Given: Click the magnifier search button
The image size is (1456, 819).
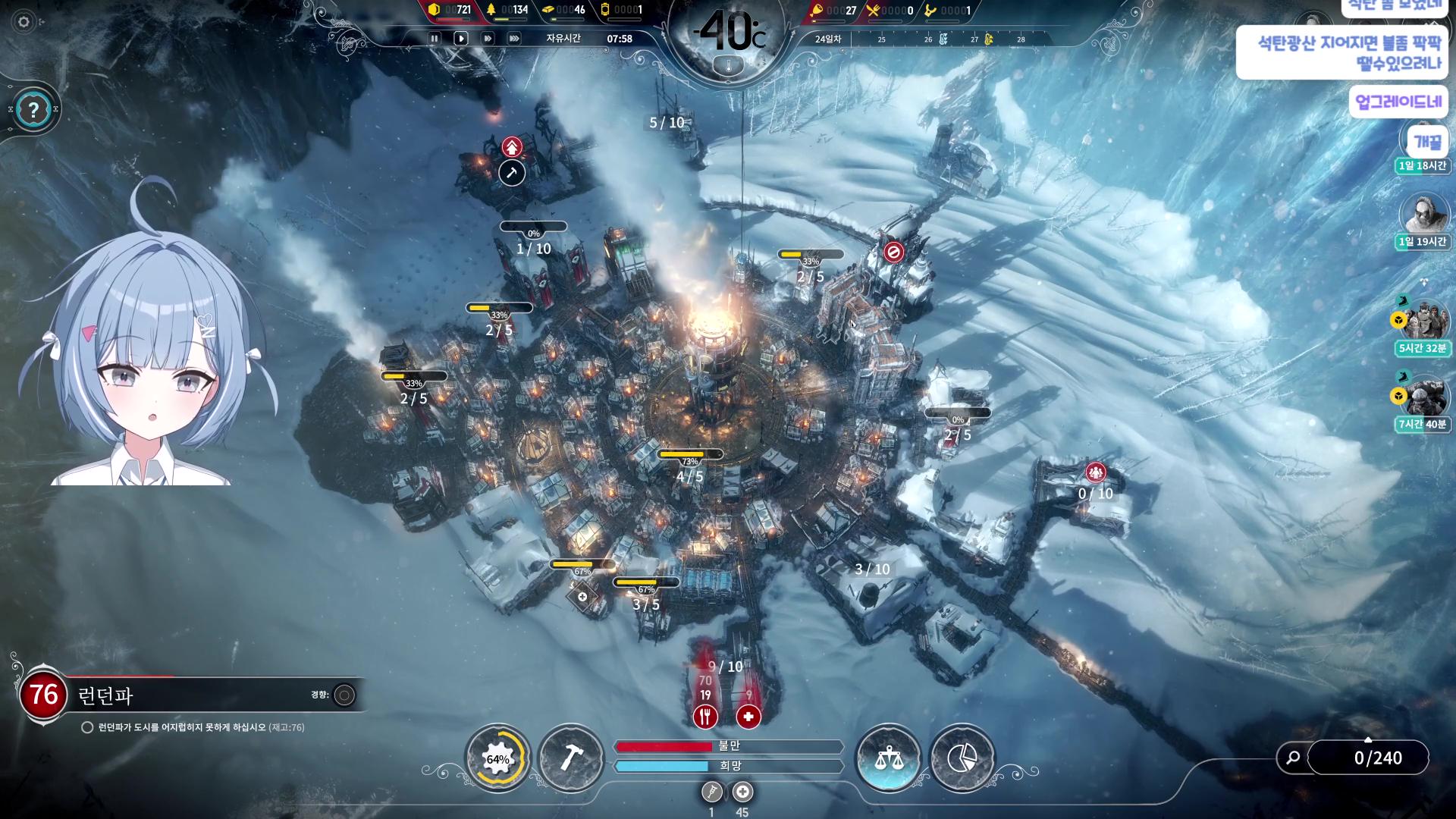Looking at the screenshot, I should point(1294,758).
